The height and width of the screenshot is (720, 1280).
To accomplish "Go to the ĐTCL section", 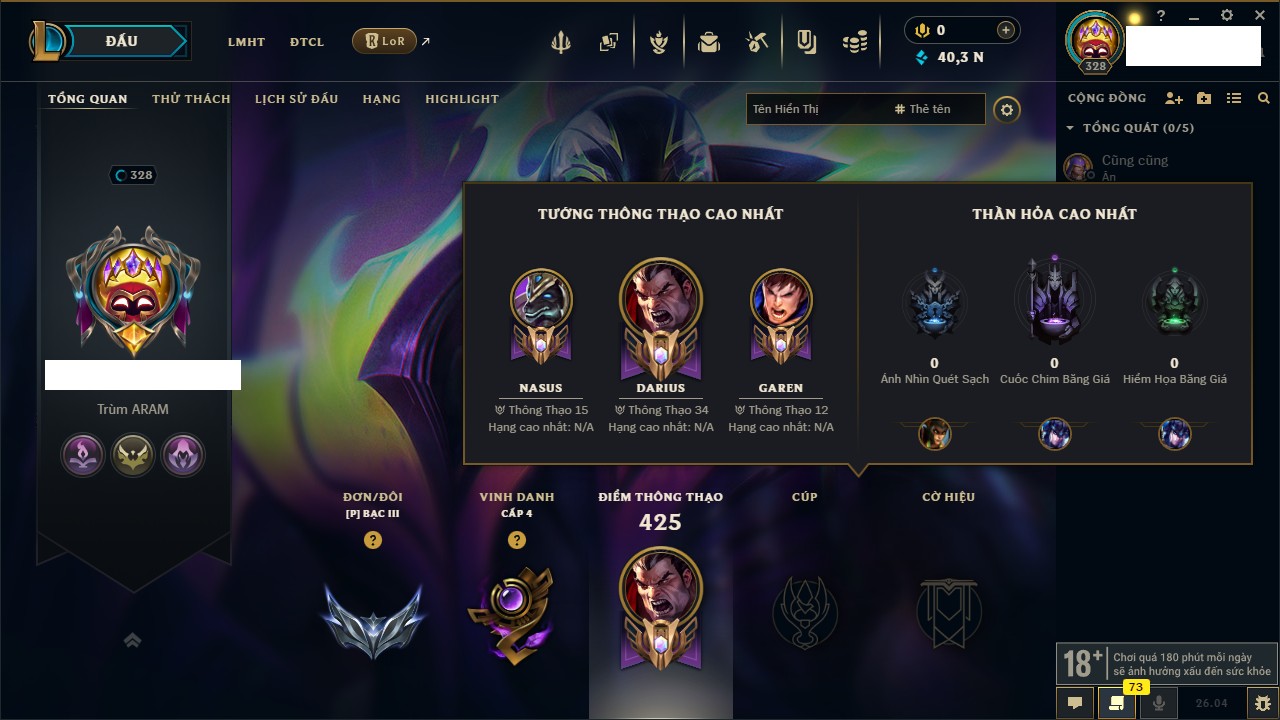I will (x=307, y=42).
